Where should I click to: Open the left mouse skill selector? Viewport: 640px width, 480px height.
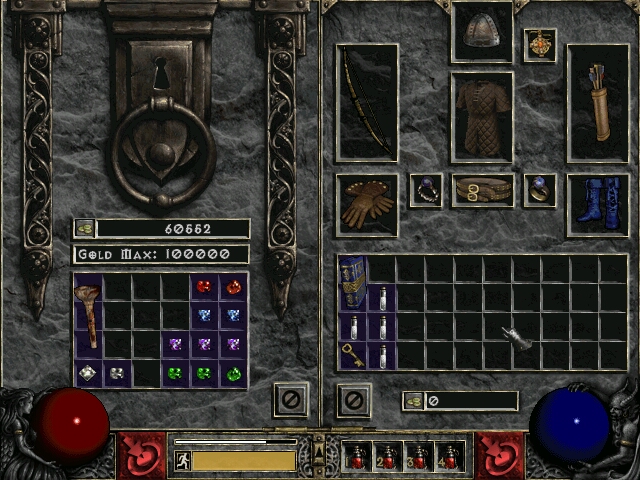coord(142,455)
